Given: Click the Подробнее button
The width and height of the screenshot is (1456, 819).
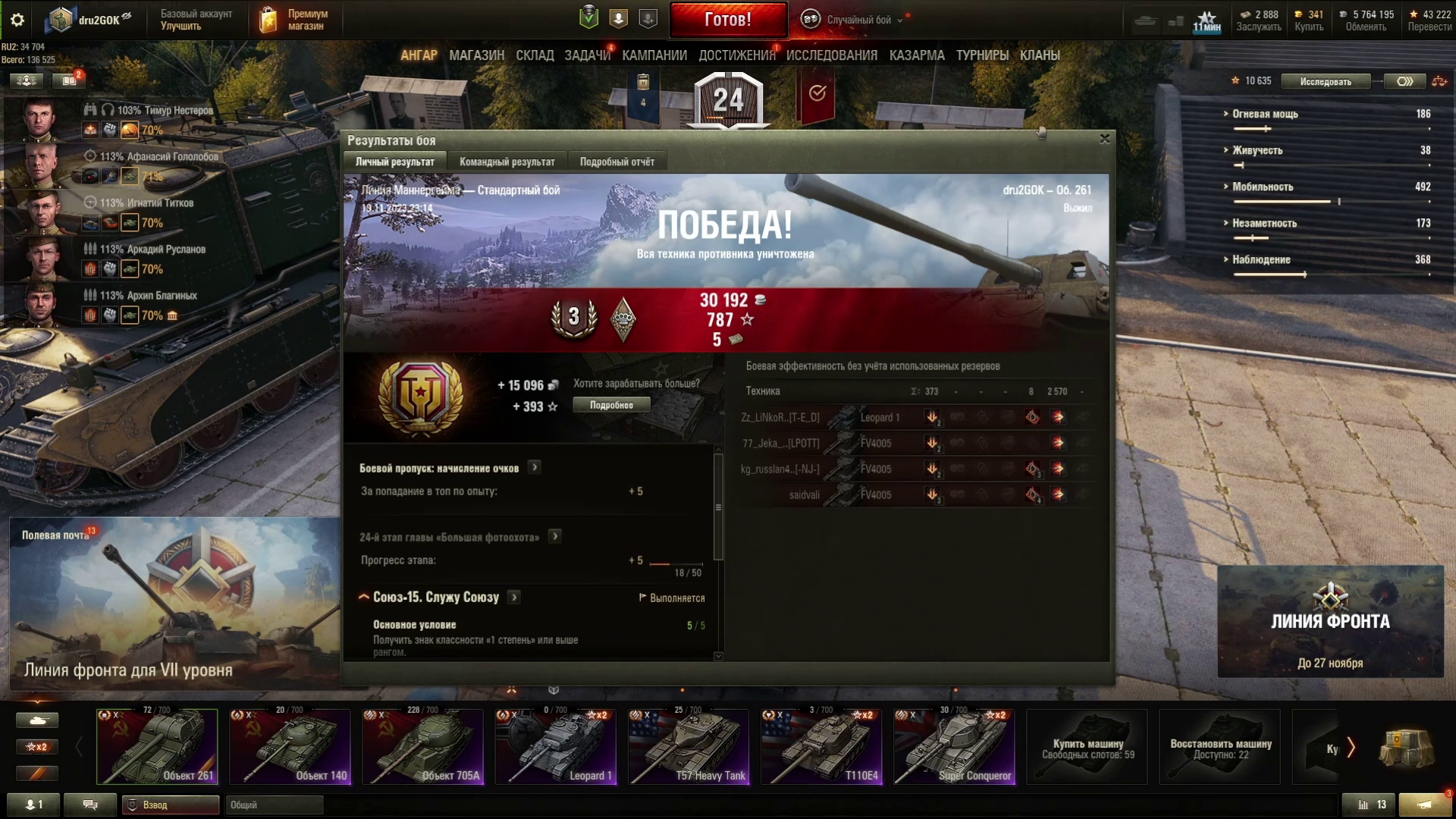Looking at the screenshot, I should (611, 405).
